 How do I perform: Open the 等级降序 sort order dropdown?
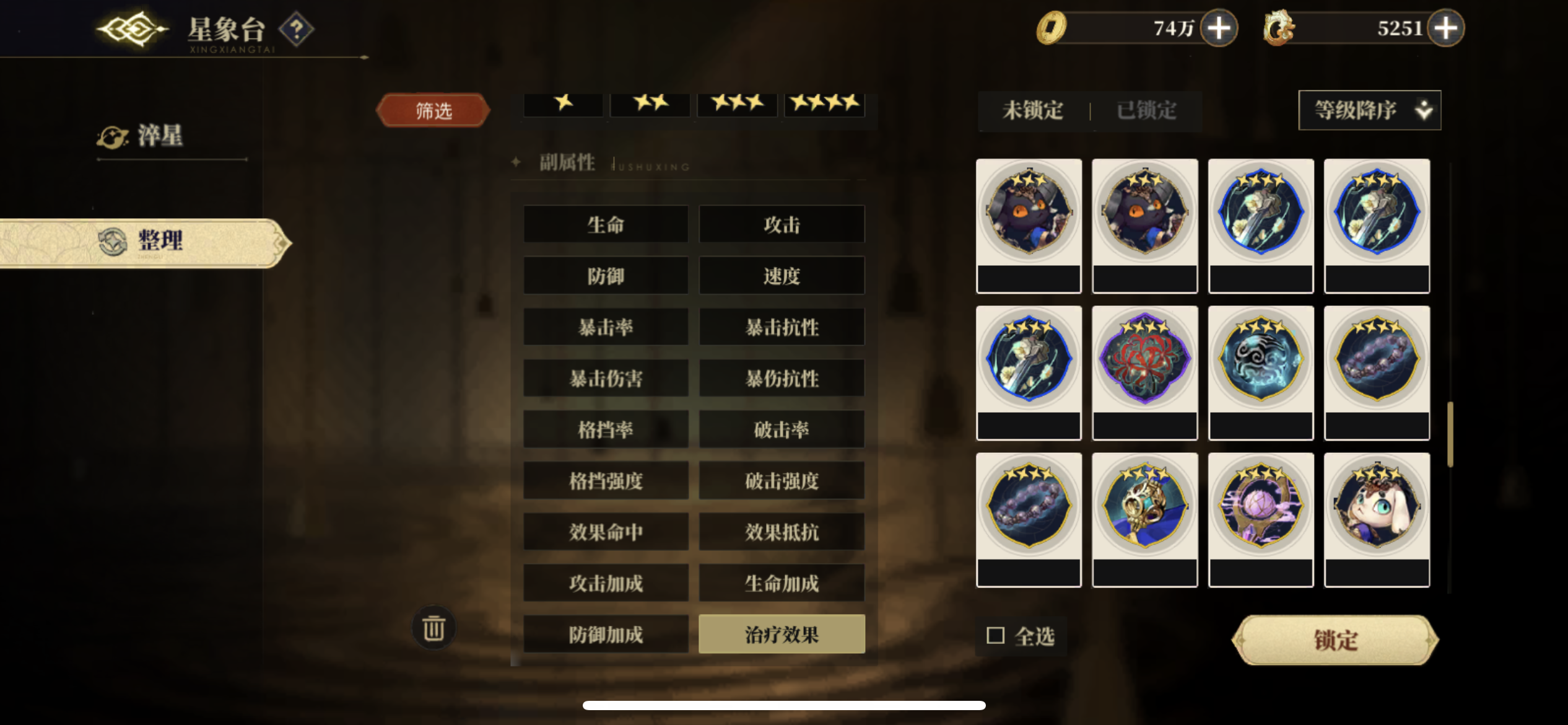[x=1369, y=110]
